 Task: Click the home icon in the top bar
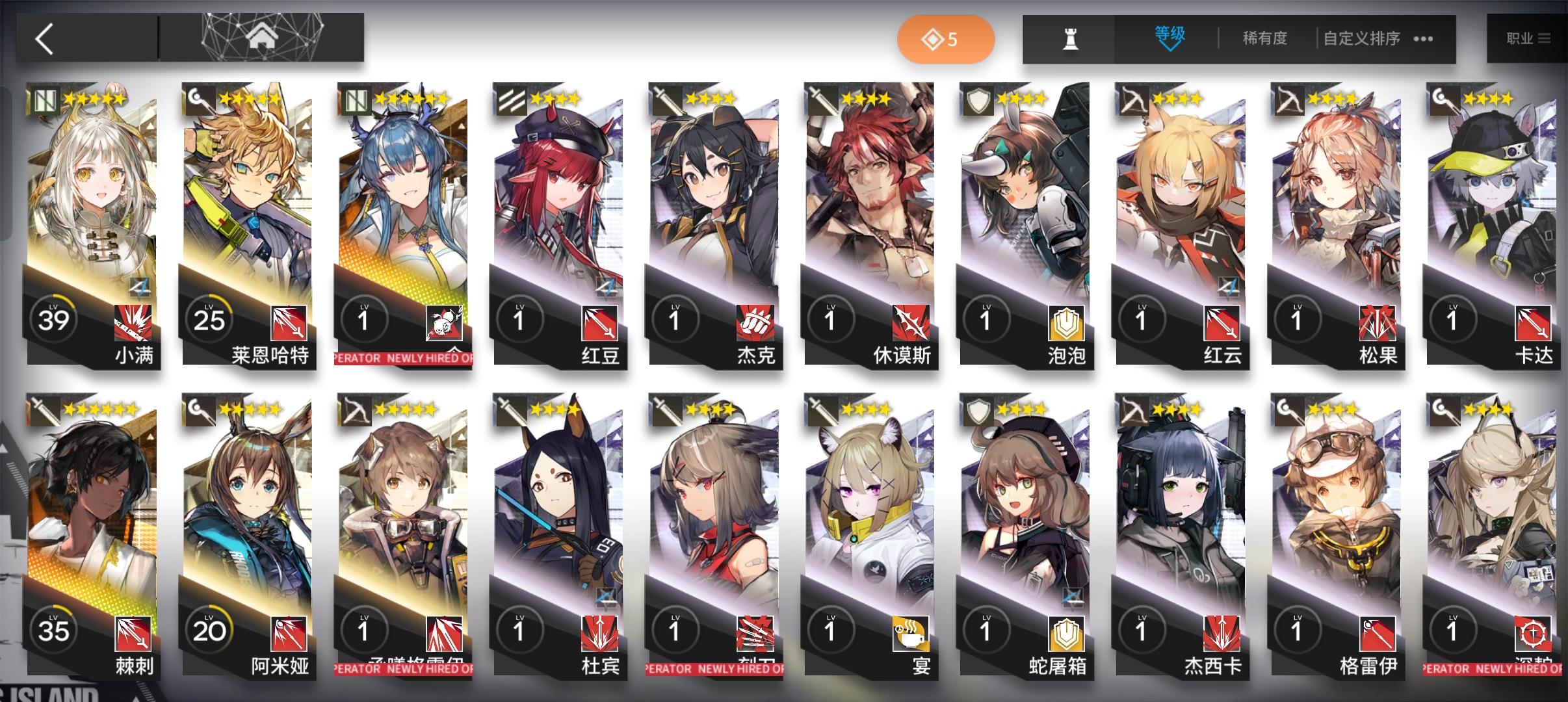click(x=263, y=37)
